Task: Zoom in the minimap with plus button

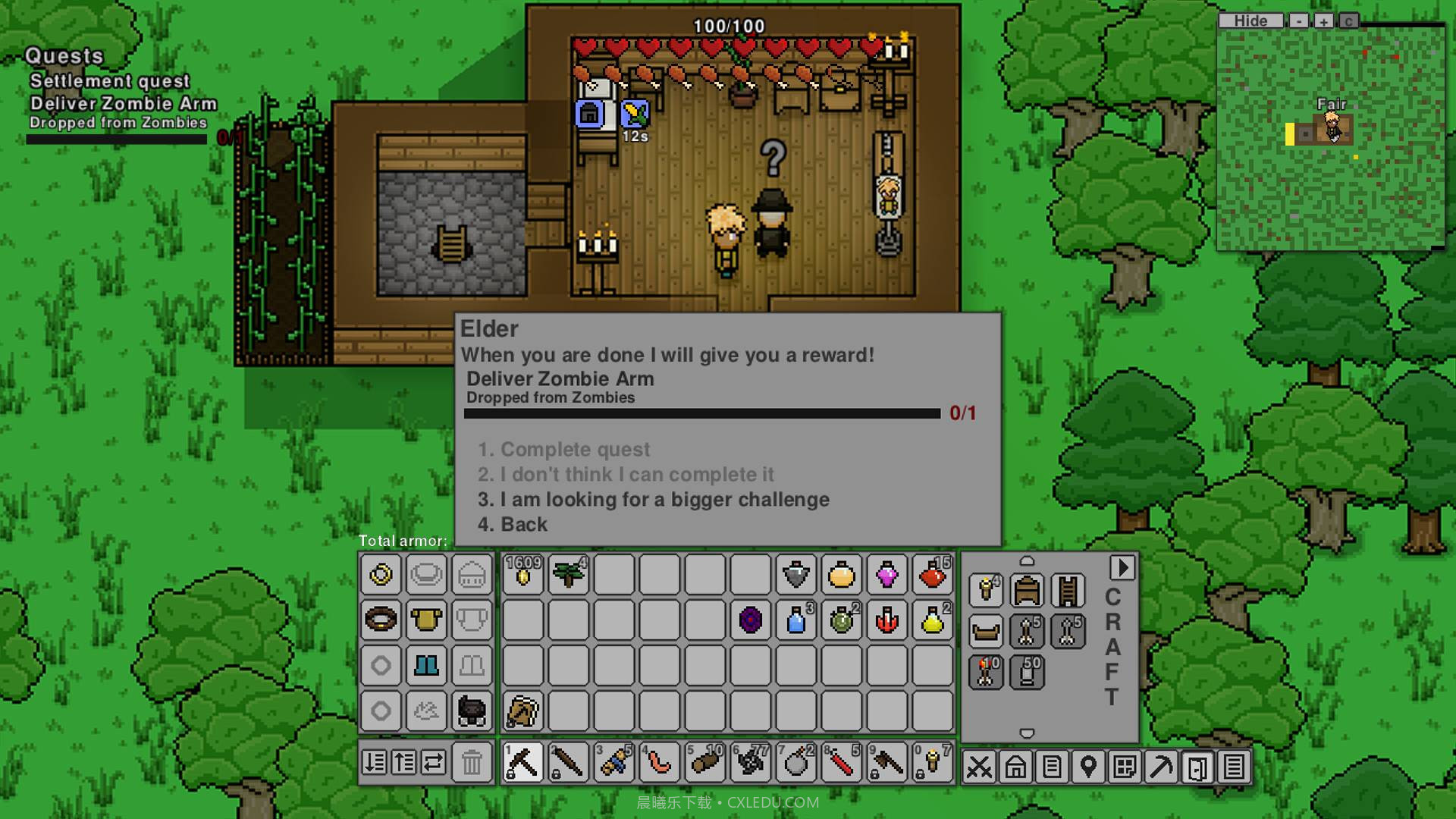Action: pyautogui.click(x=1323, y=21)
